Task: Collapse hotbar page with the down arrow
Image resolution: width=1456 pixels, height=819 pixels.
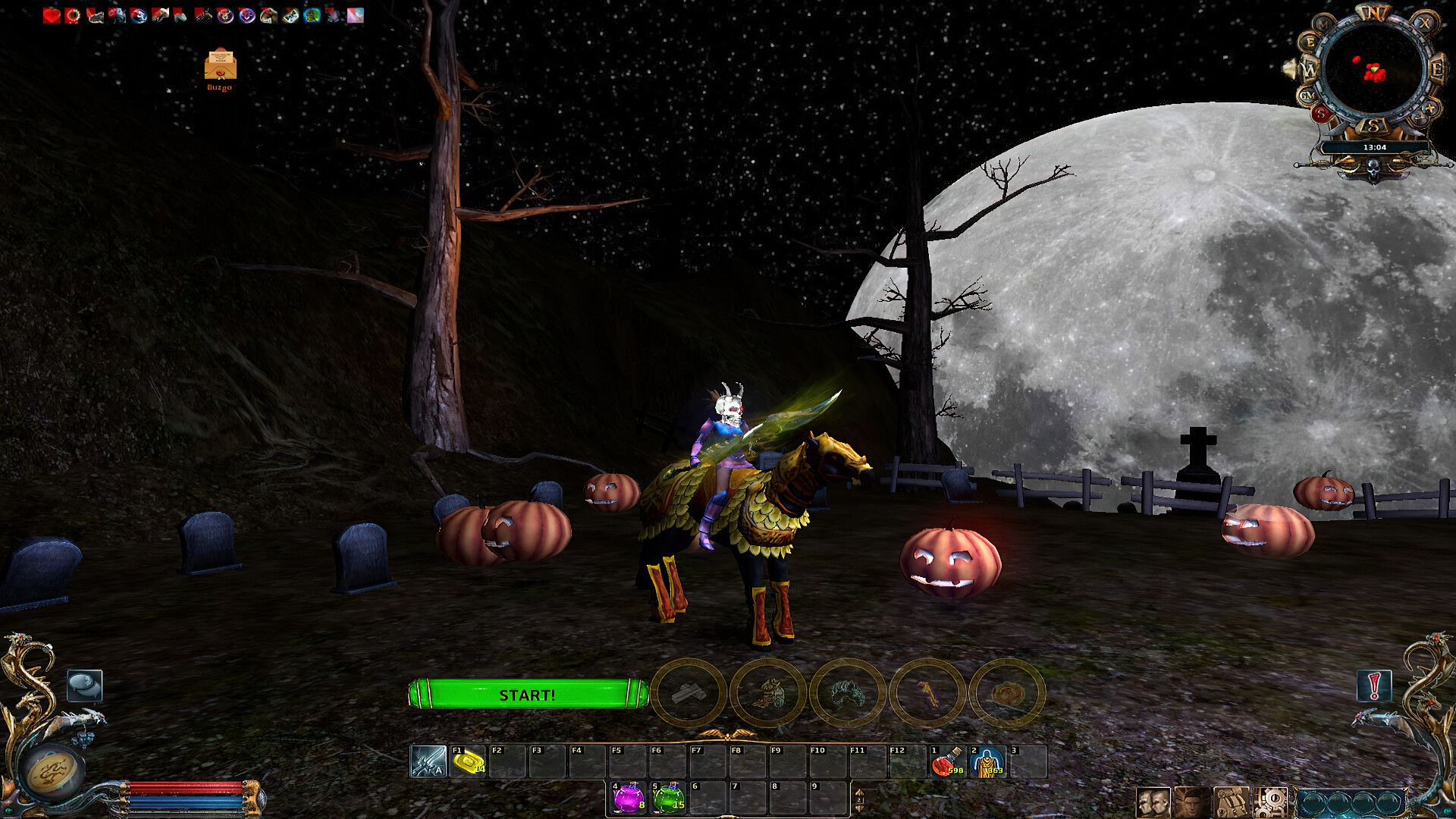Action: coord(859,807)
